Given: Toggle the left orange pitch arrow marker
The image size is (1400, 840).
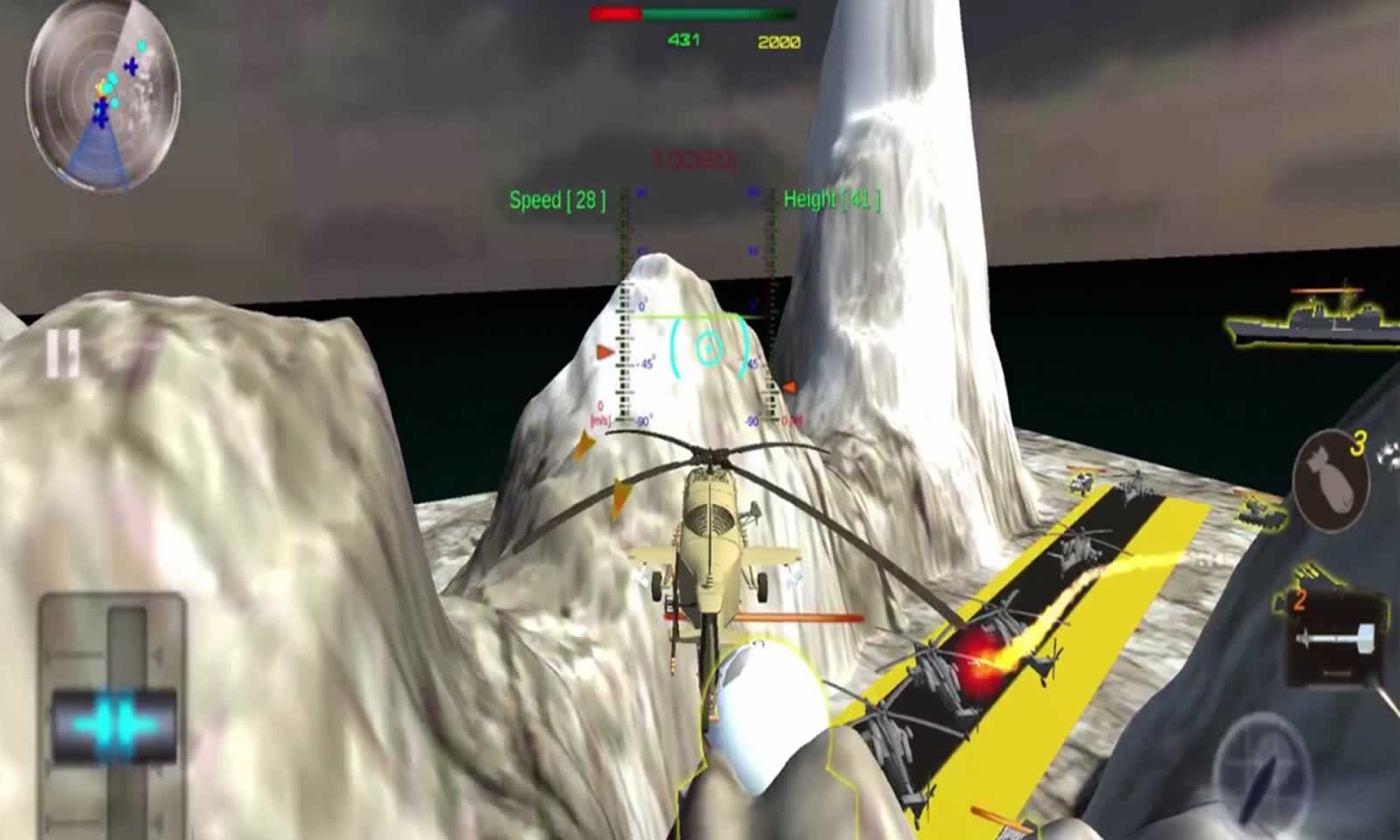Looking at the screenshot, I should click(602, 352).
